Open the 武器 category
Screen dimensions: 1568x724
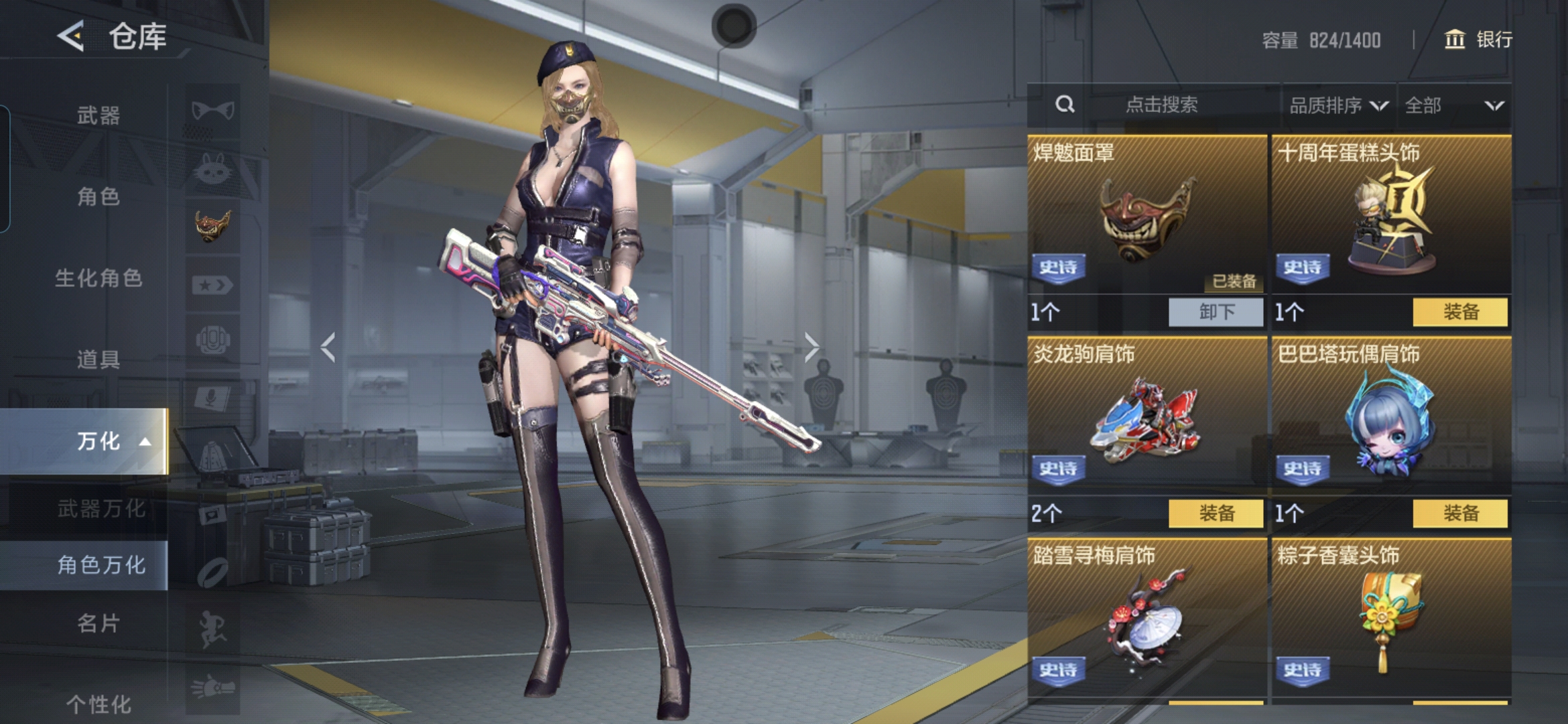tap(98, 115)
